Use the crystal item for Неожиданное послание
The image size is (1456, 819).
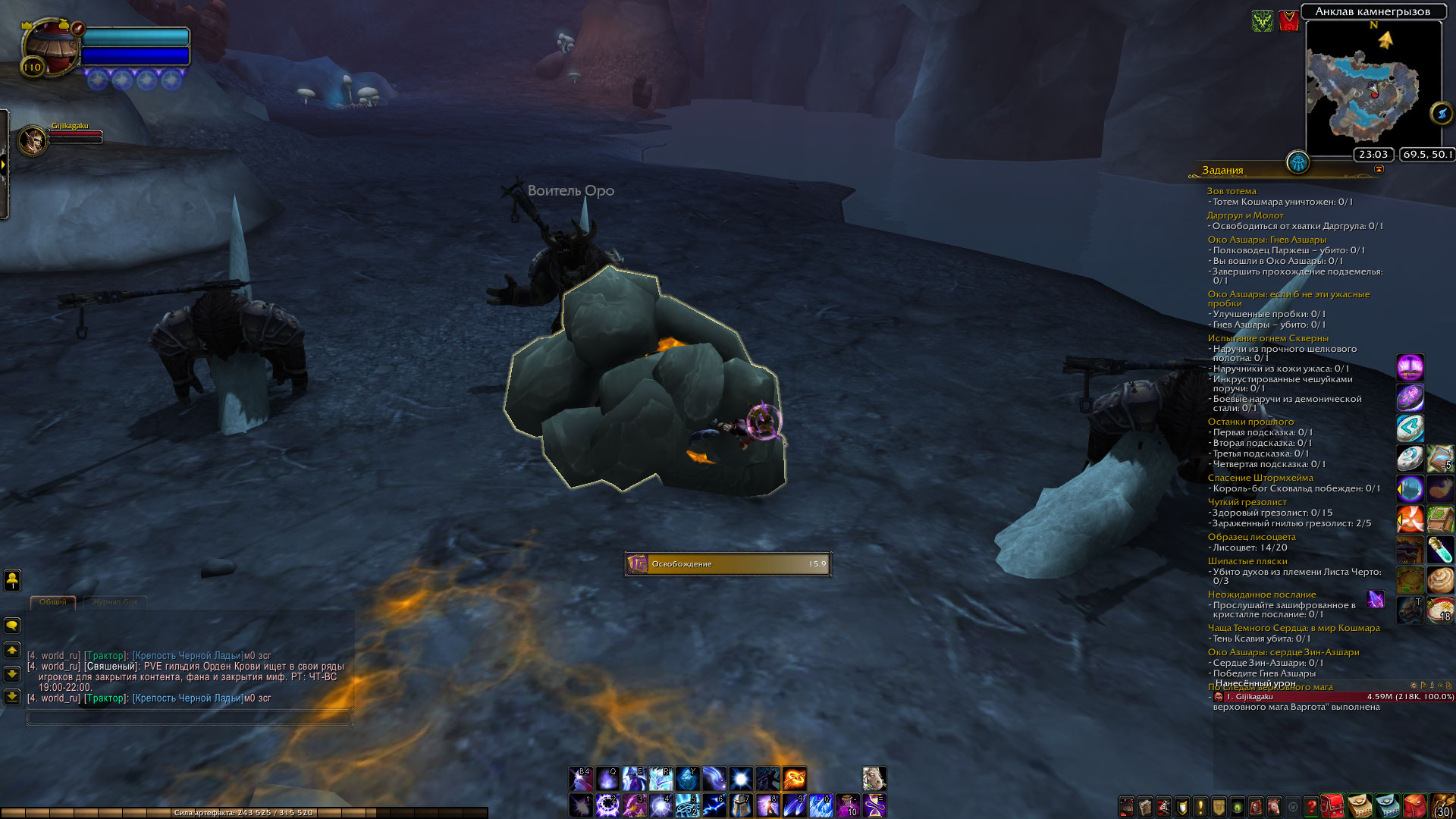pos(1375,600)
